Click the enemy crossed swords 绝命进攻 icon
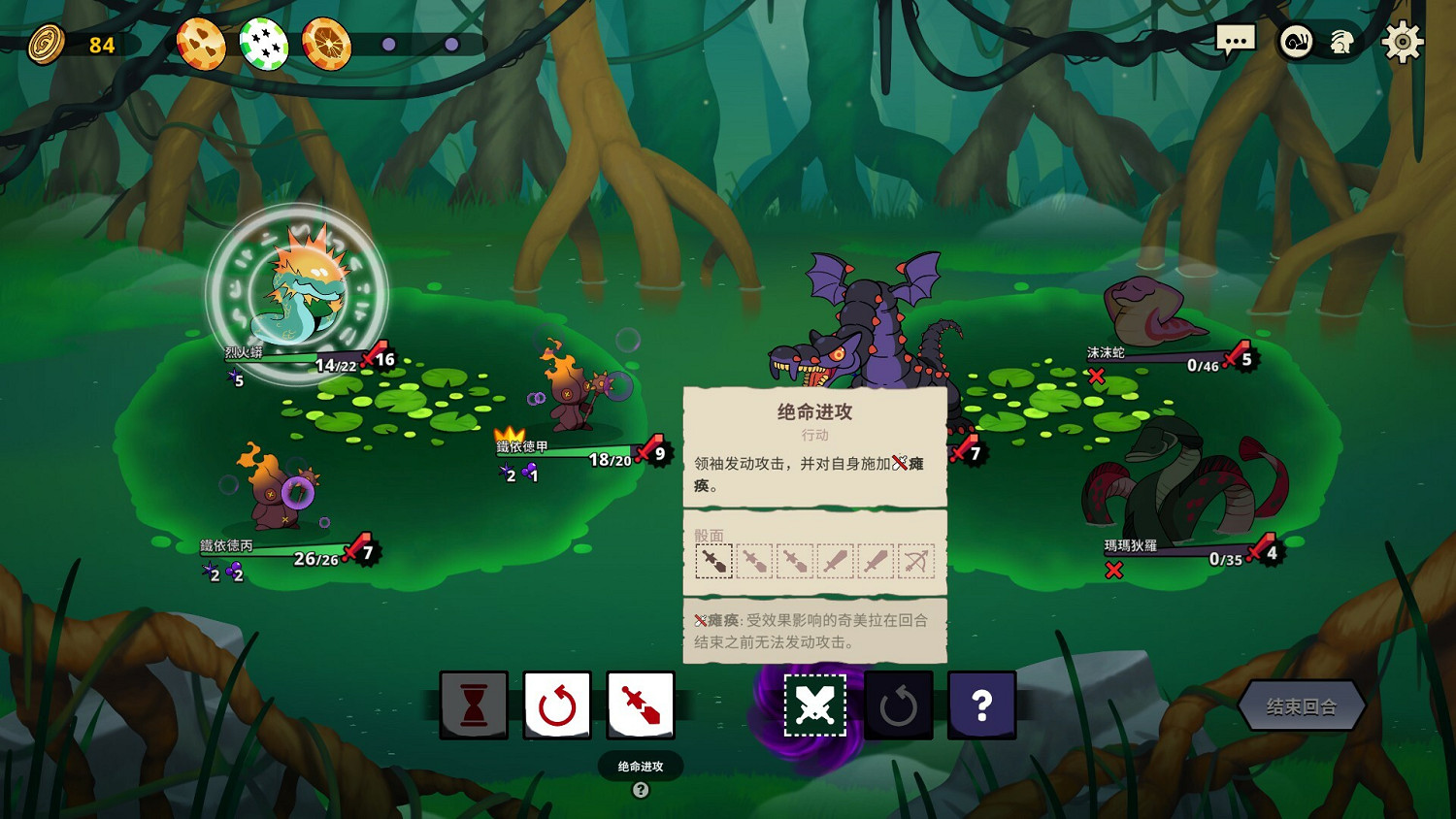The image size is (1456, 819). pos(814,705)
